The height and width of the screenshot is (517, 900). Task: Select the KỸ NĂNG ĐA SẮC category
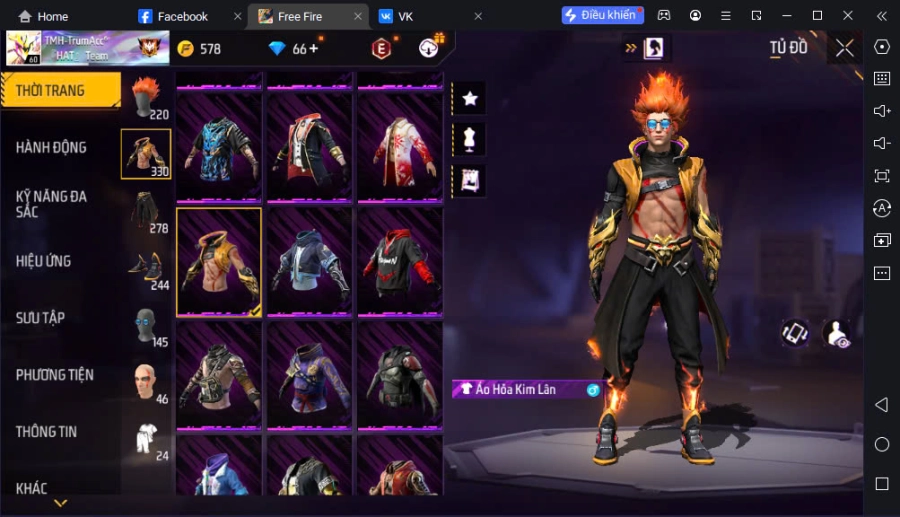tap(52, 204)
